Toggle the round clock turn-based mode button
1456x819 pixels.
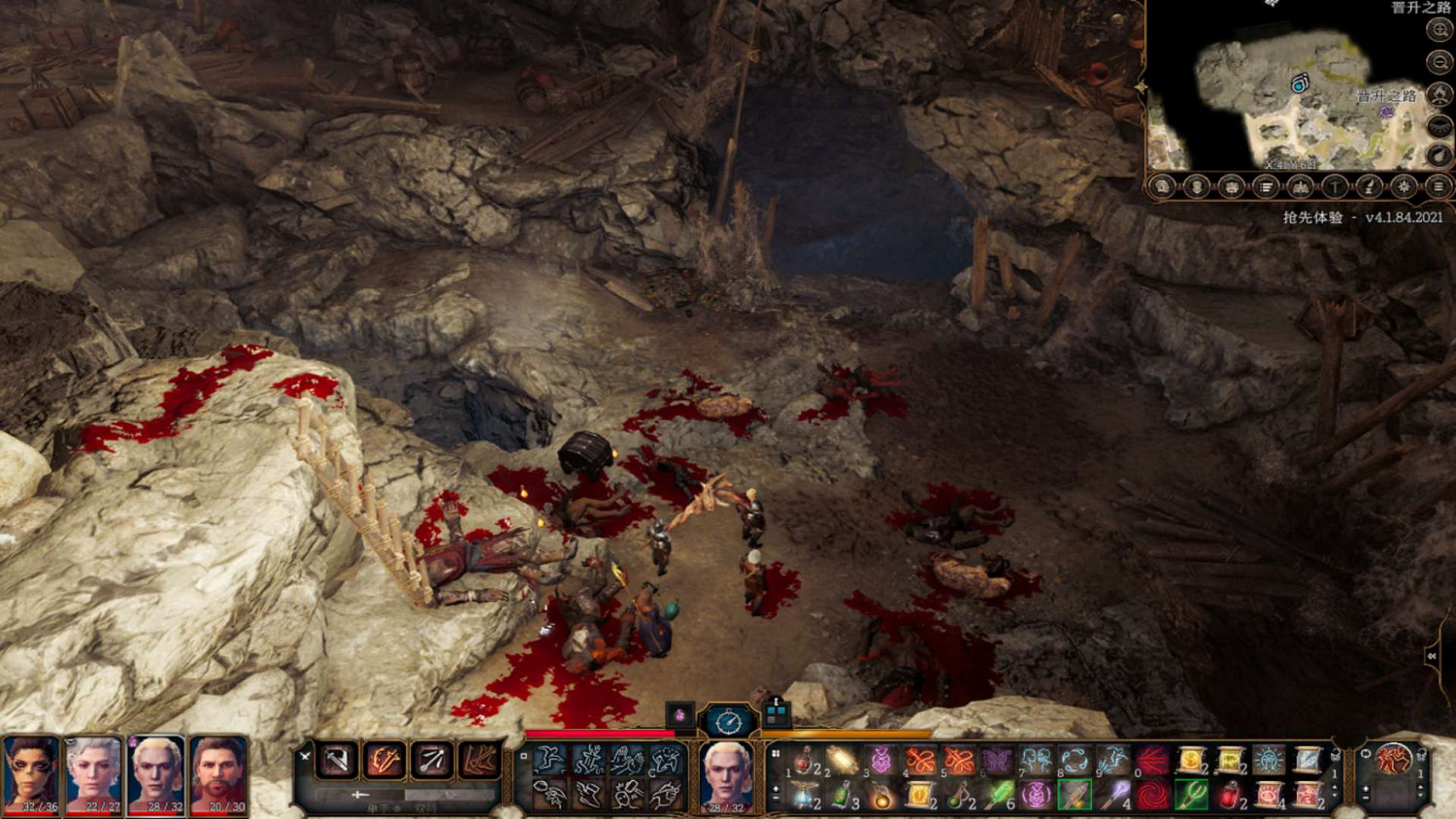[x=728, y=721]
